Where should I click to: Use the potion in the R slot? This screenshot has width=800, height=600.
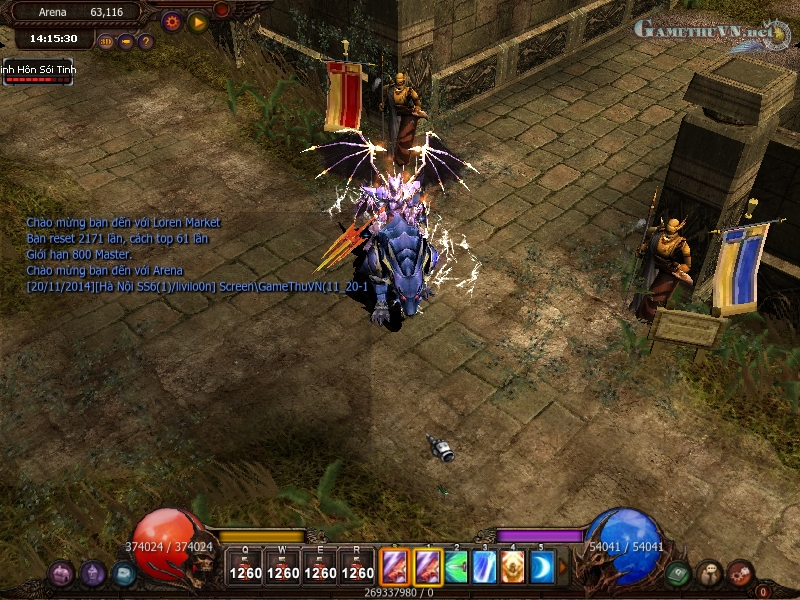click(358, 566)
